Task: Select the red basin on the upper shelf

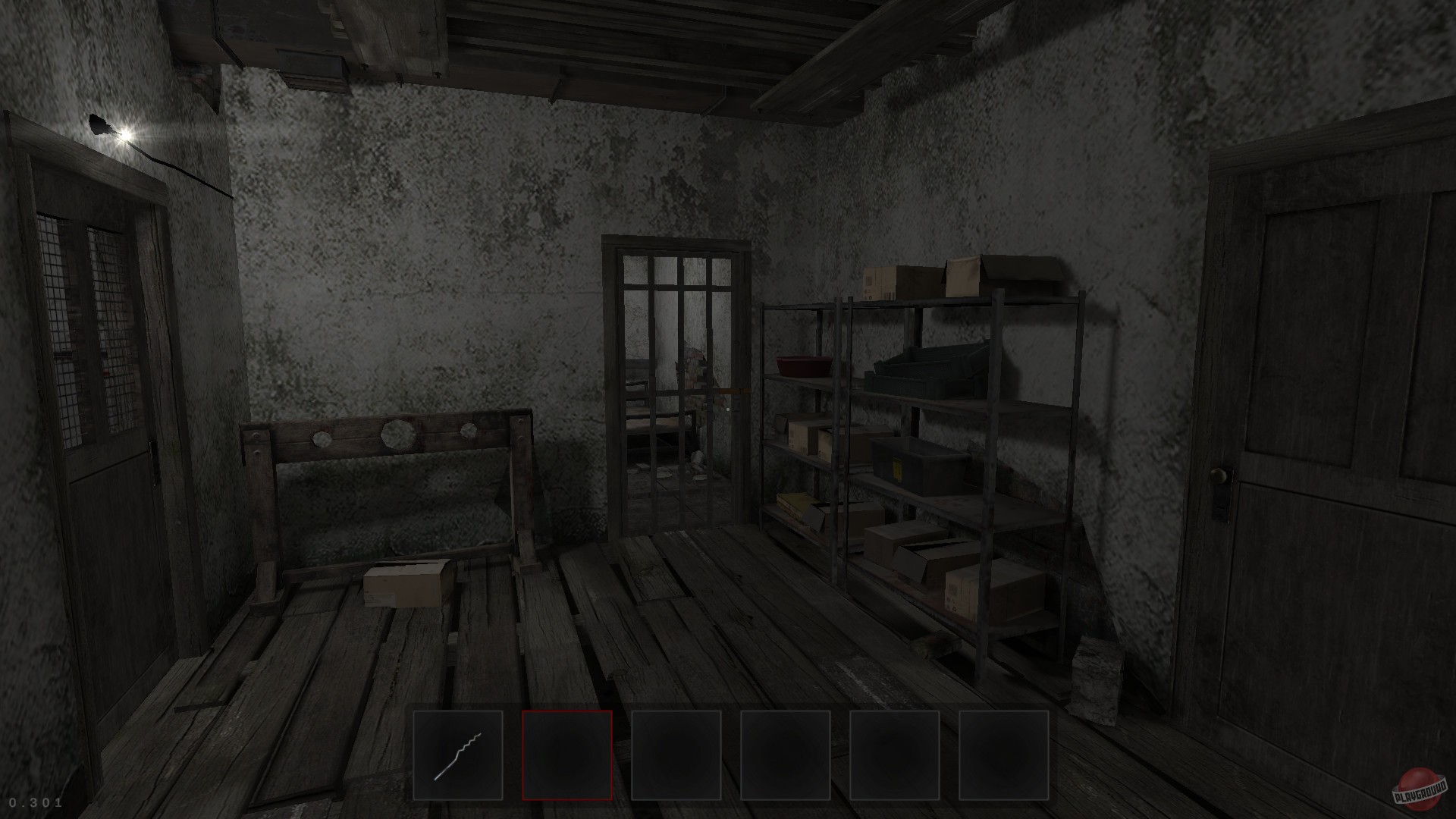Action: 806,364
